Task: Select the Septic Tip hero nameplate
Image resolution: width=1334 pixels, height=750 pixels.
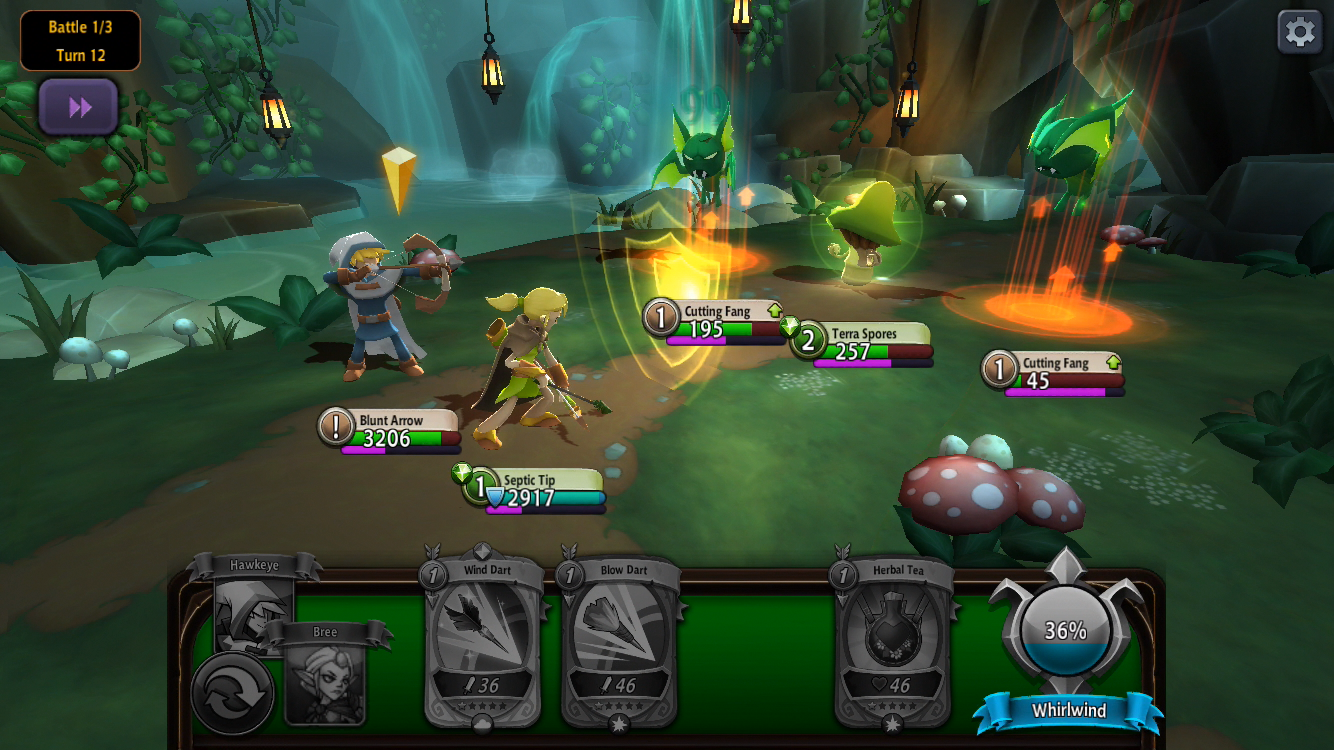Action: pyautogui.click(x=534, y=490)
